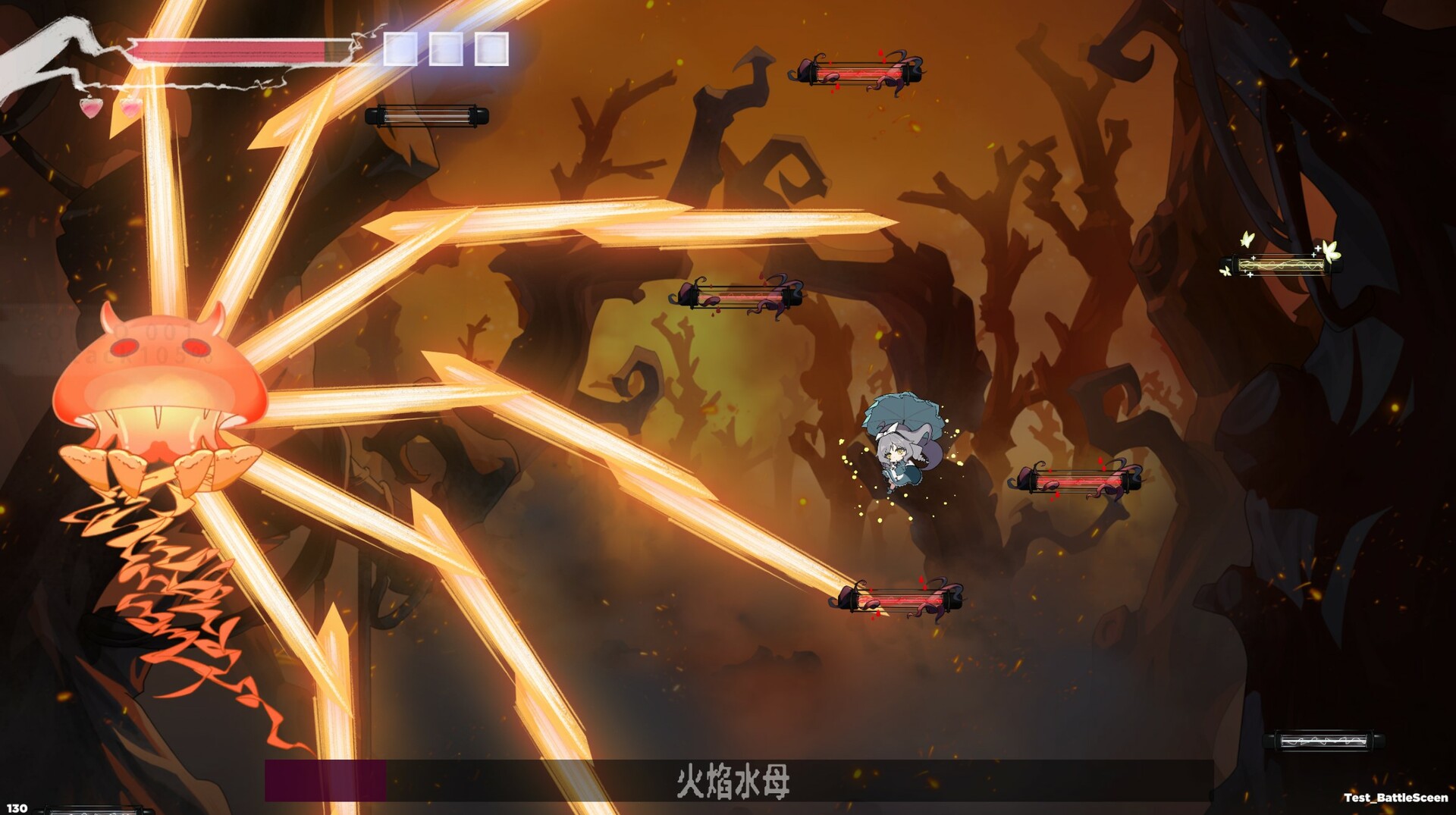Select the middle skill slot
This screenshot has width=1456, height=815.
click(x=444, y=49)
